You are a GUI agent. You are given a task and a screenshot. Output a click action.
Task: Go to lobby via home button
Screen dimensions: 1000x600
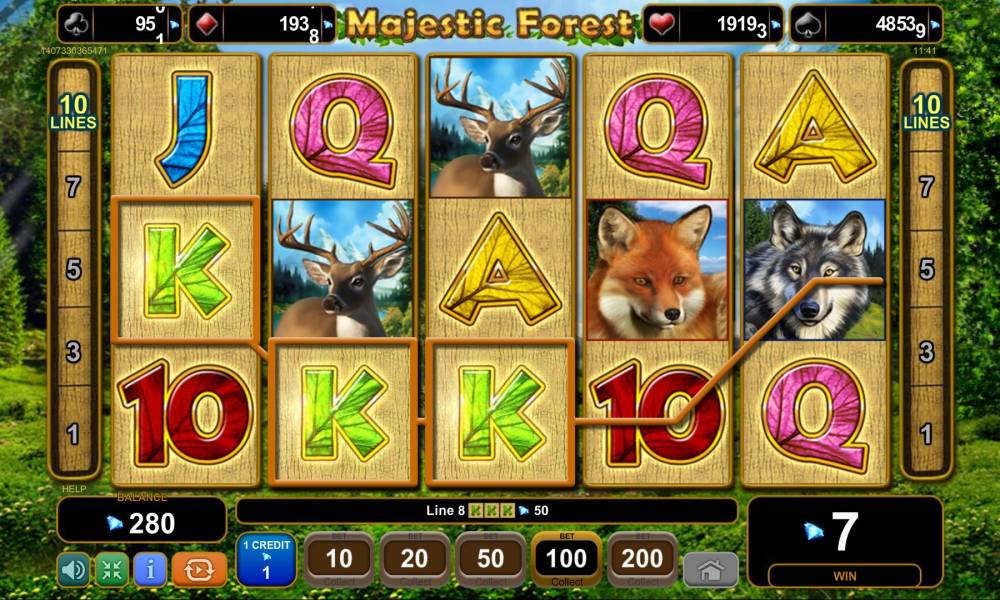(710, 569)
